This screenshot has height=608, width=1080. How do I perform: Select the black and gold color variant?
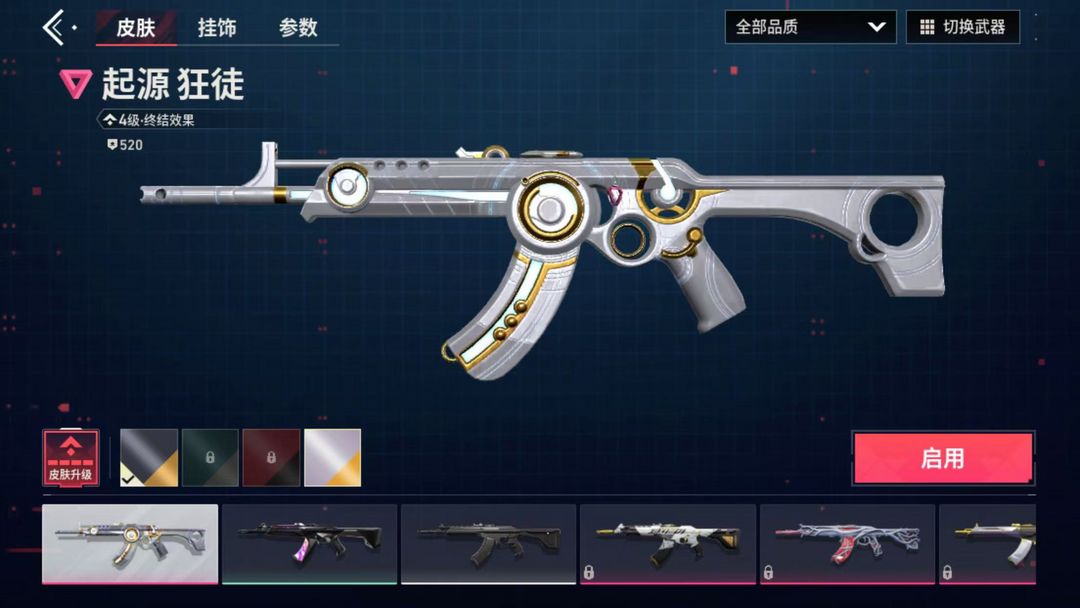point(149,458)
